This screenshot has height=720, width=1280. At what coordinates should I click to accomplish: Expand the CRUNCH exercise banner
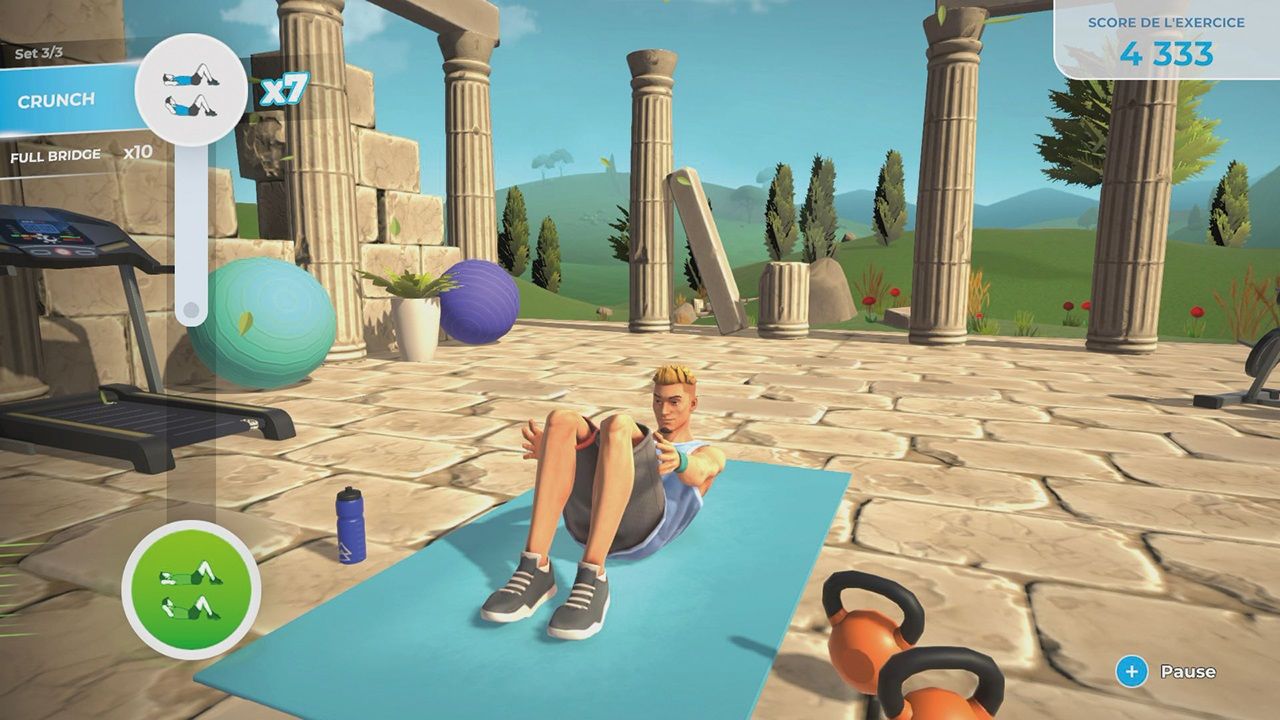pyautogui.click(x=55, y=98)
